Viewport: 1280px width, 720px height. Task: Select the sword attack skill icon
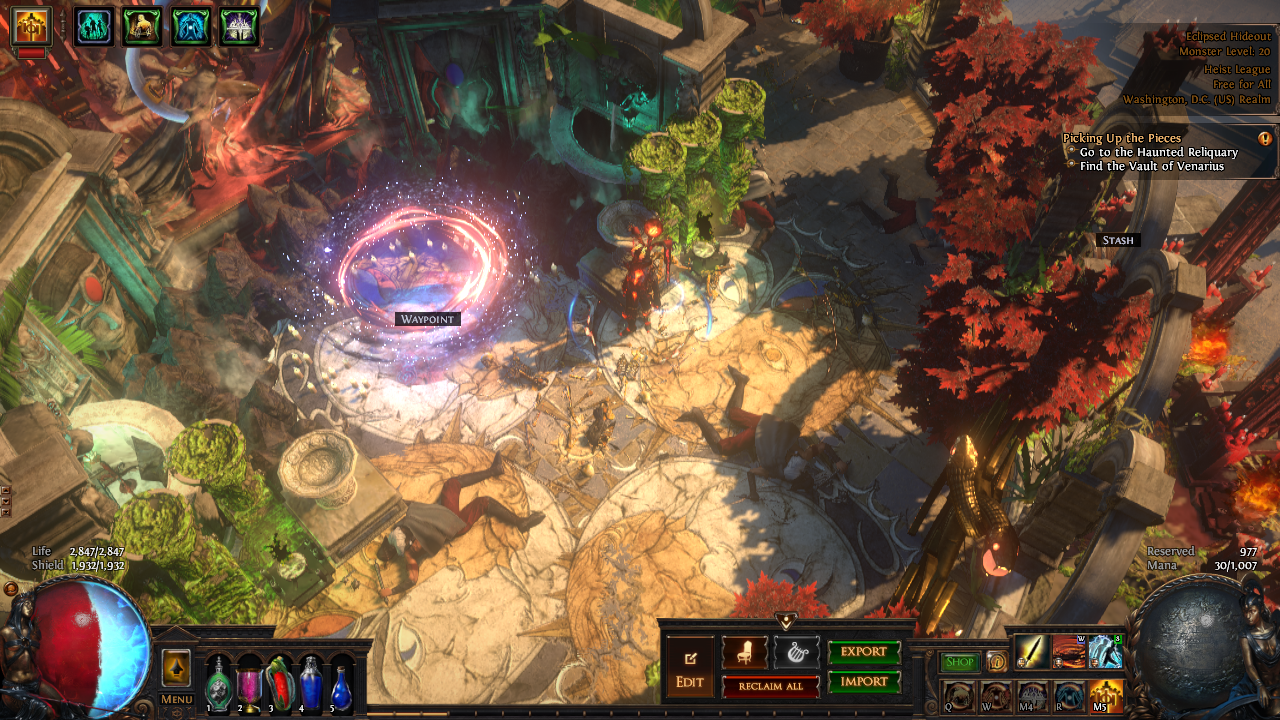(1032, 652)
